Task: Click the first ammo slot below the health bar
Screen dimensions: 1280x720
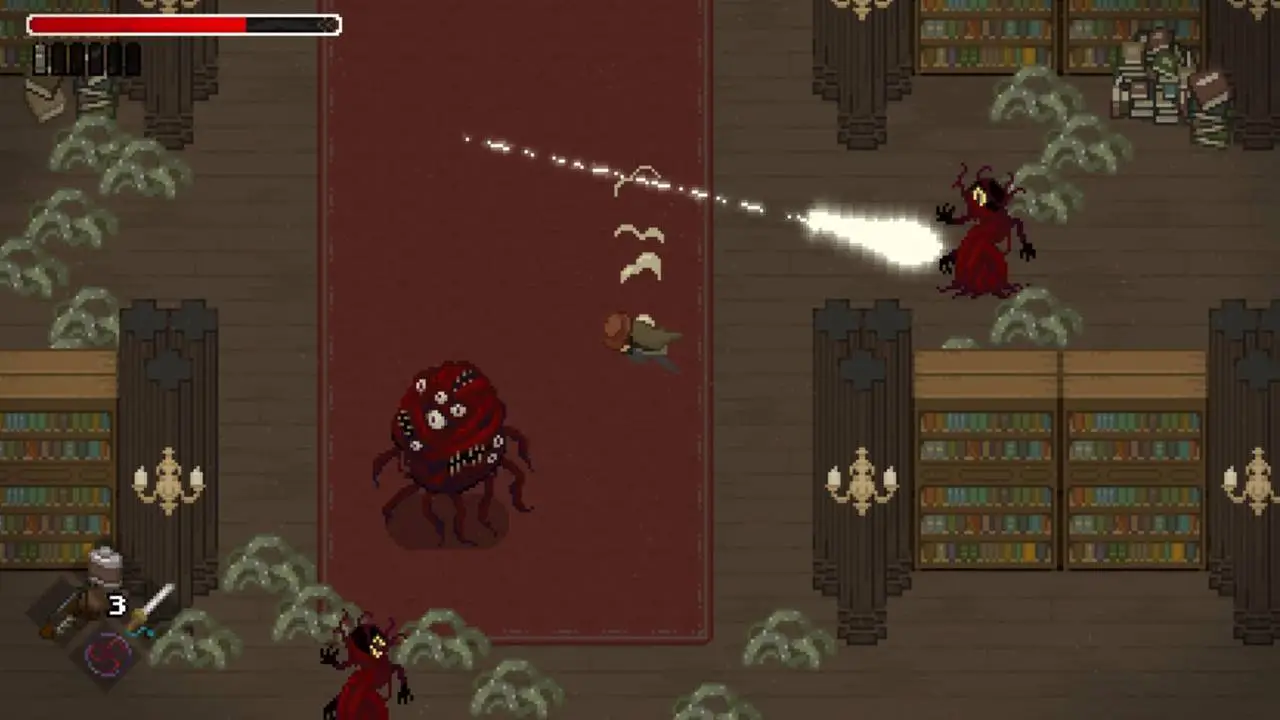Action: tap(40, 57)
